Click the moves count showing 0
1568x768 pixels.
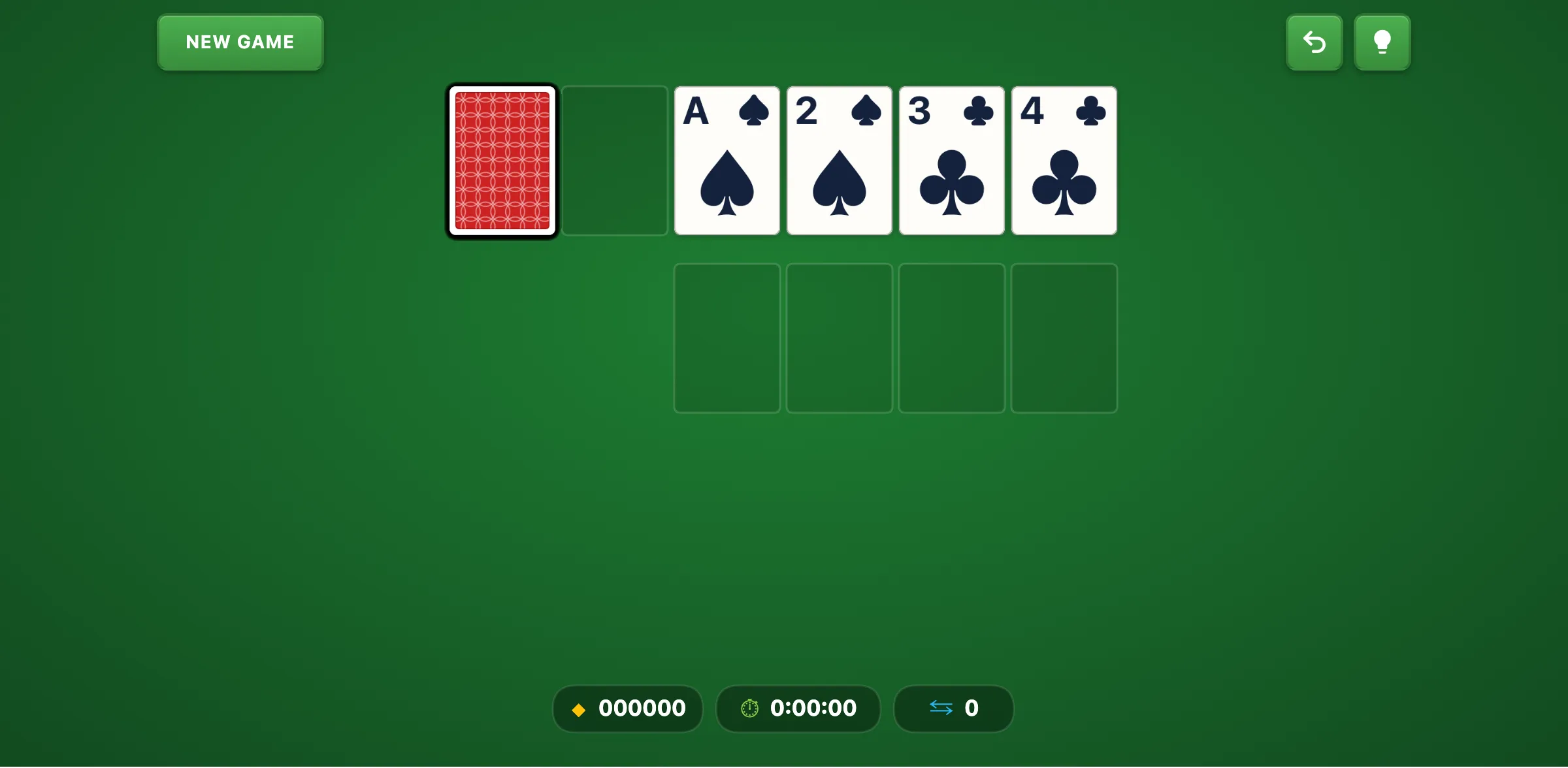pos(973,708)
